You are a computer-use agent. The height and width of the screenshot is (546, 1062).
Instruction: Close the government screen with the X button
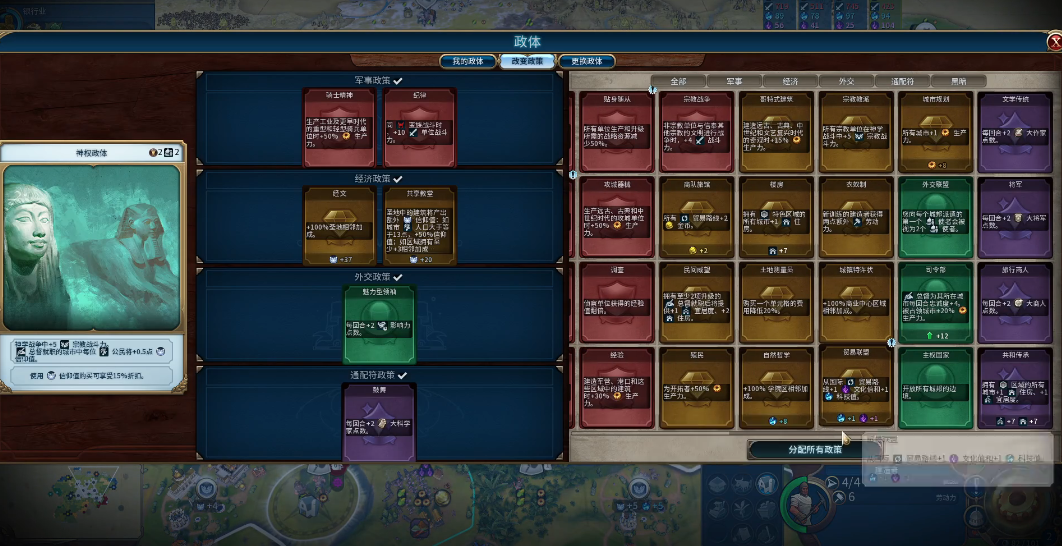(1054, 42)
